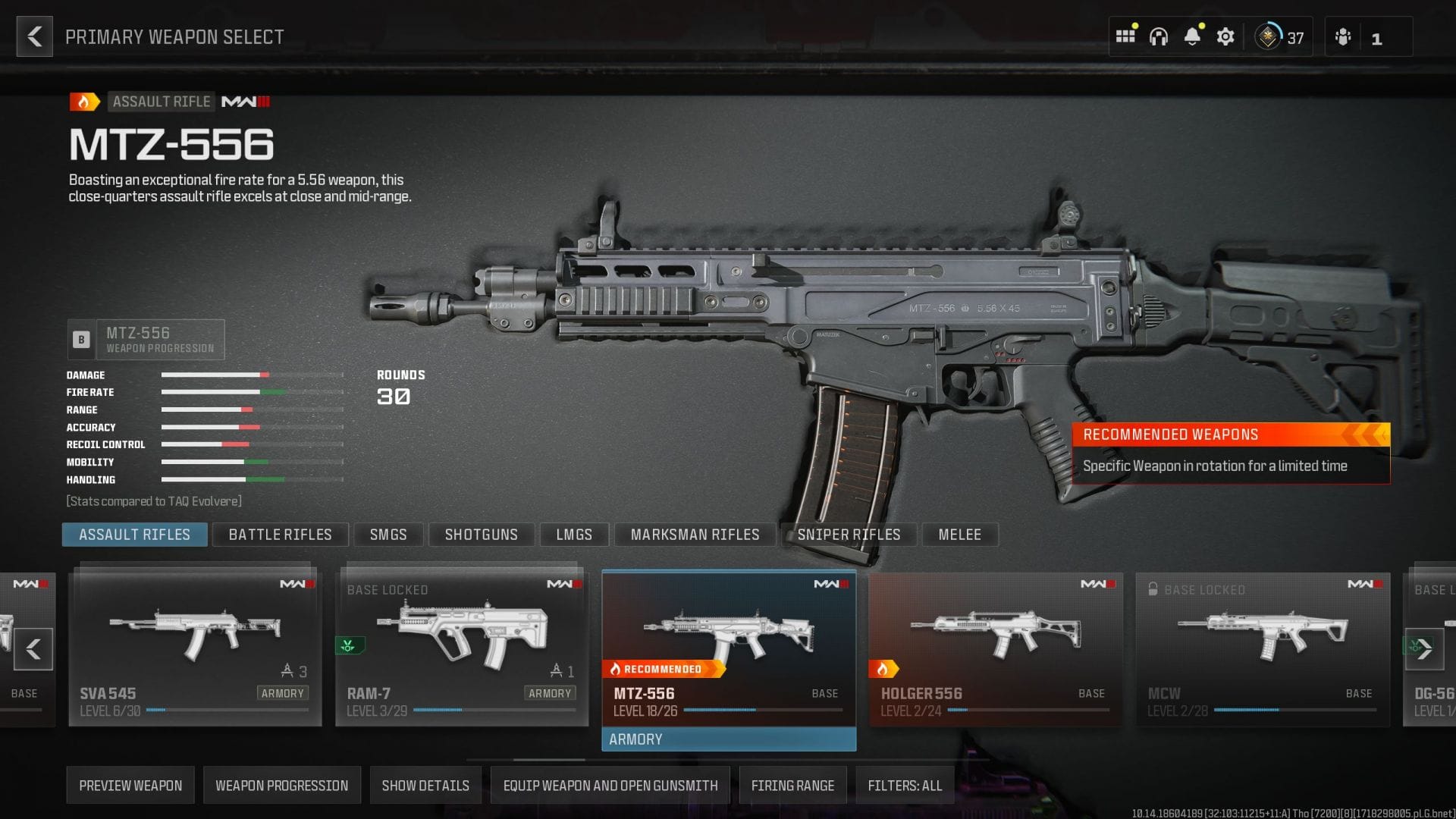Screen dimensions: 1456x819
Task: Click the rank emblem showing level 37
Action: coord(1267,36)
